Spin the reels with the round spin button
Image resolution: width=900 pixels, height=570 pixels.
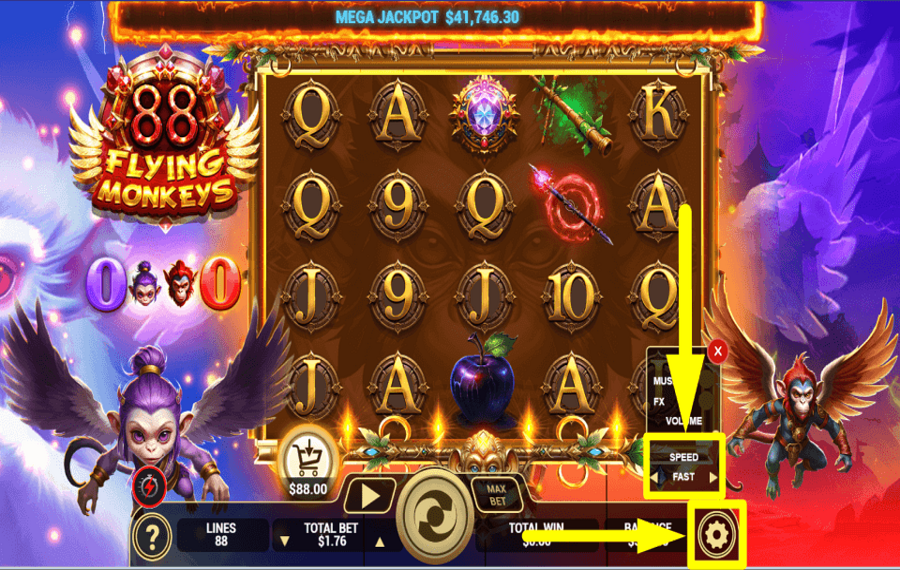(x=435, y=517)
